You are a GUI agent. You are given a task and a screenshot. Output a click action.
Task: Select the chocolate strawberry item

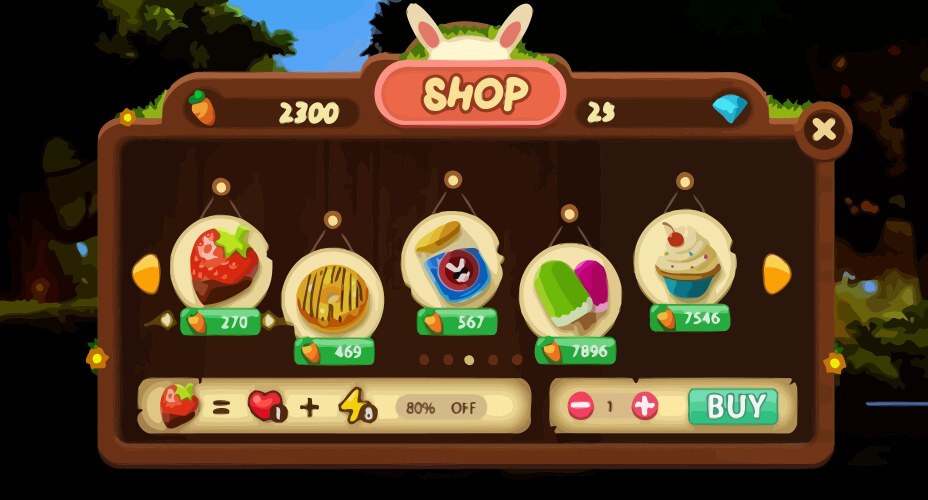pyautogui.click(x=217, y=265)
